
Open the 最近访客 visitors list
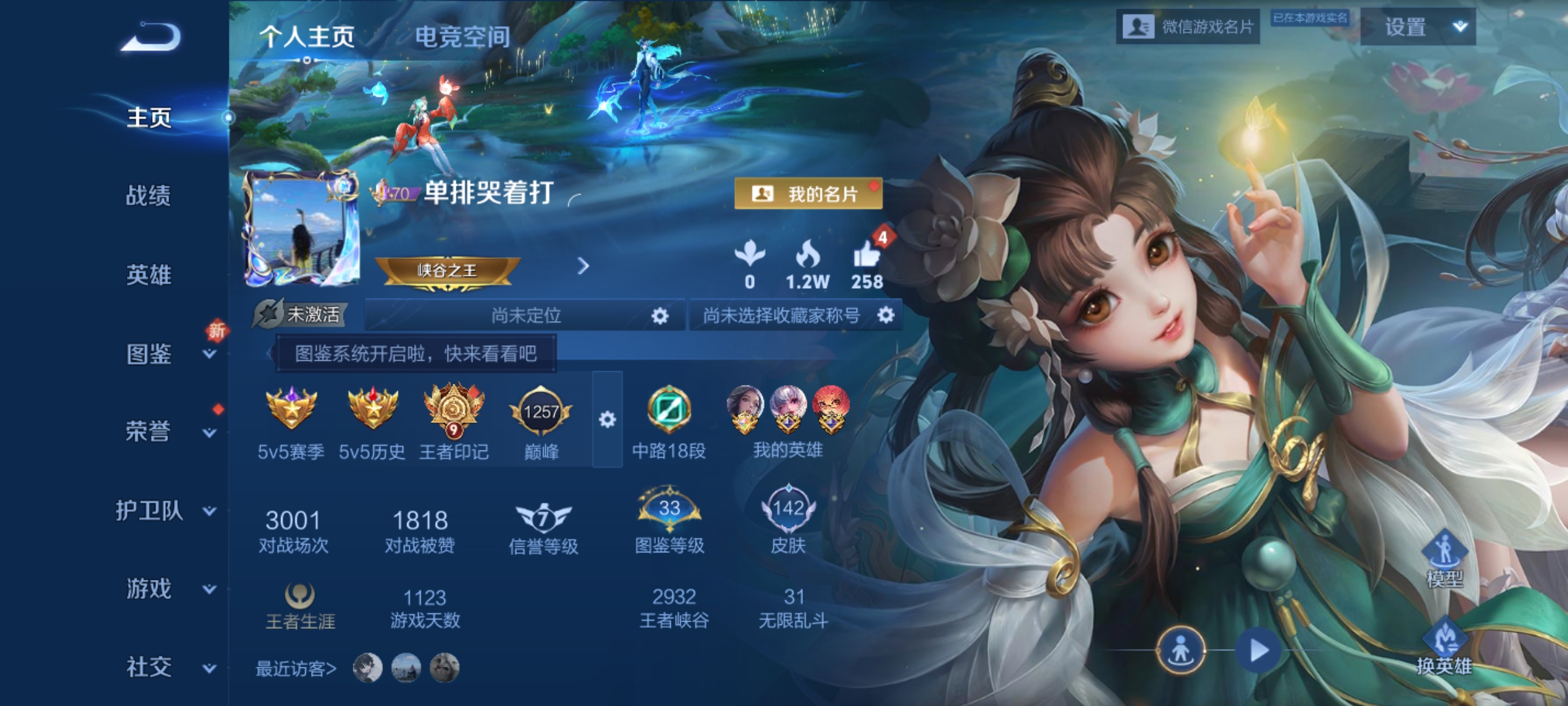tap(295, 669)
